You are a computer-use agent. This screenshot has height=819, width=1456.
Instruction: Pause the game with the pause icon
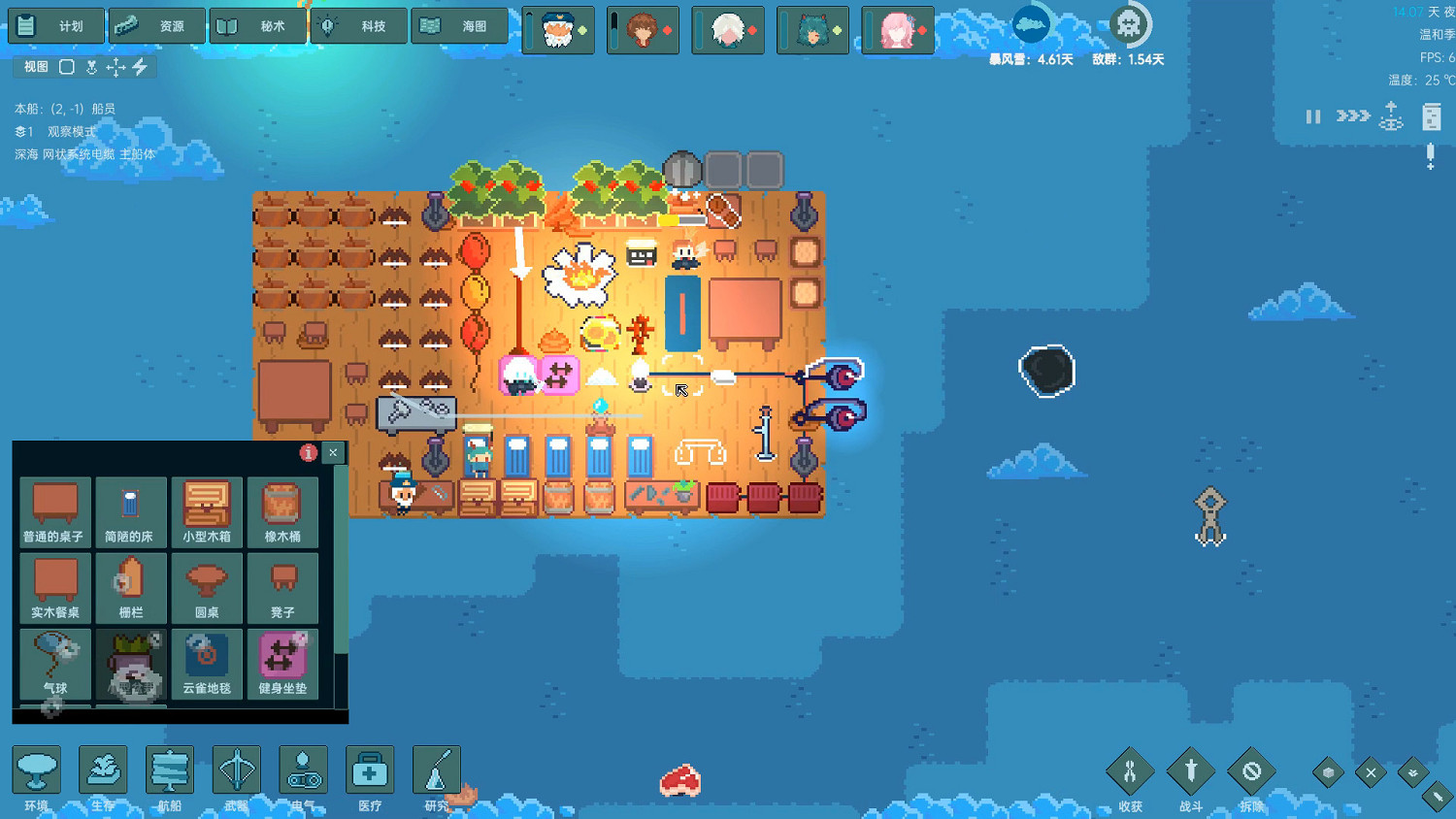click(x=1313, y=116)
